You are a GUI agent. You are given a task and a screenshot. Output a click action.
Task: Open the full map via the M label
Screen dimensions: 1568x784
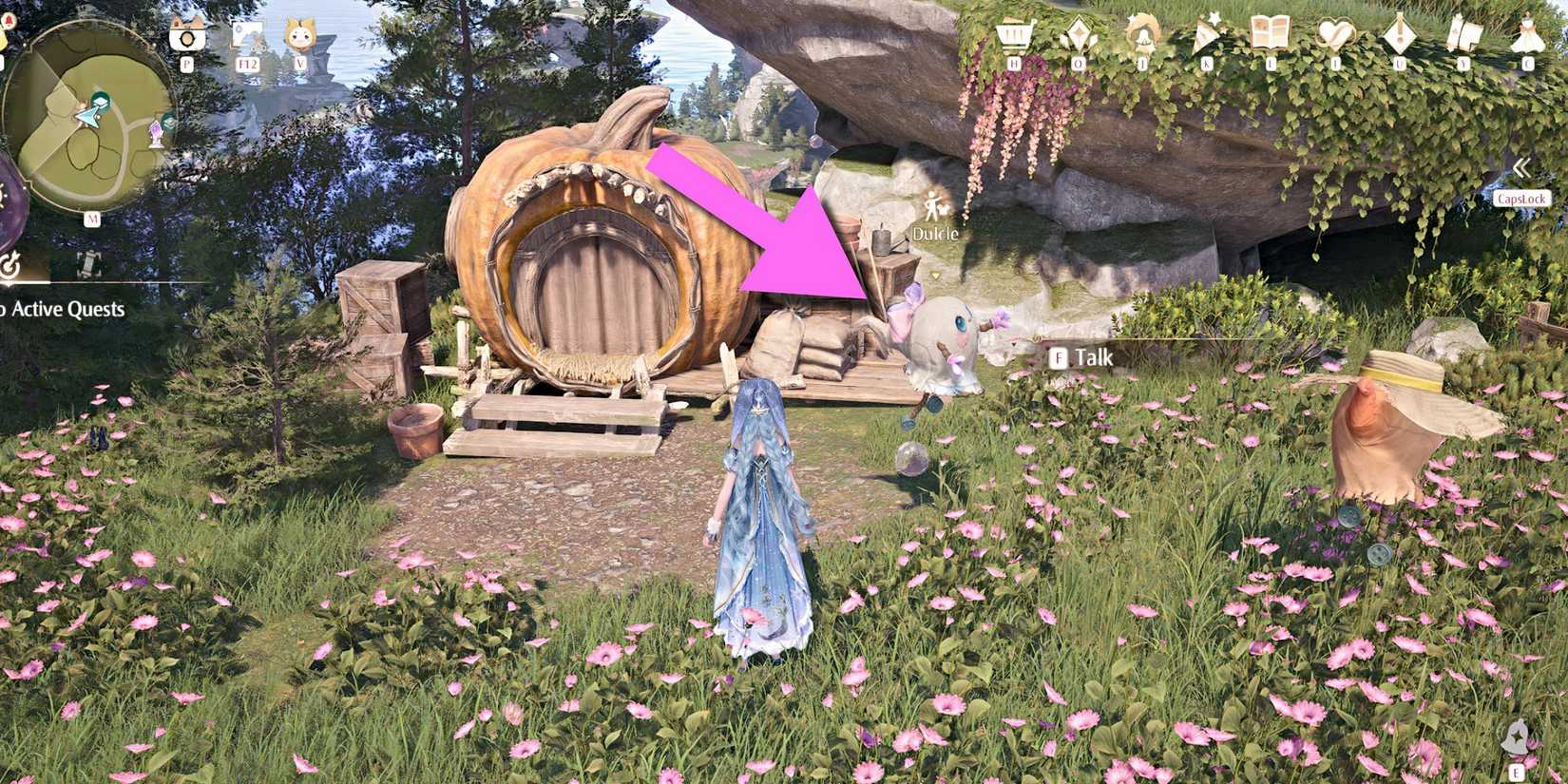(93, 218)
